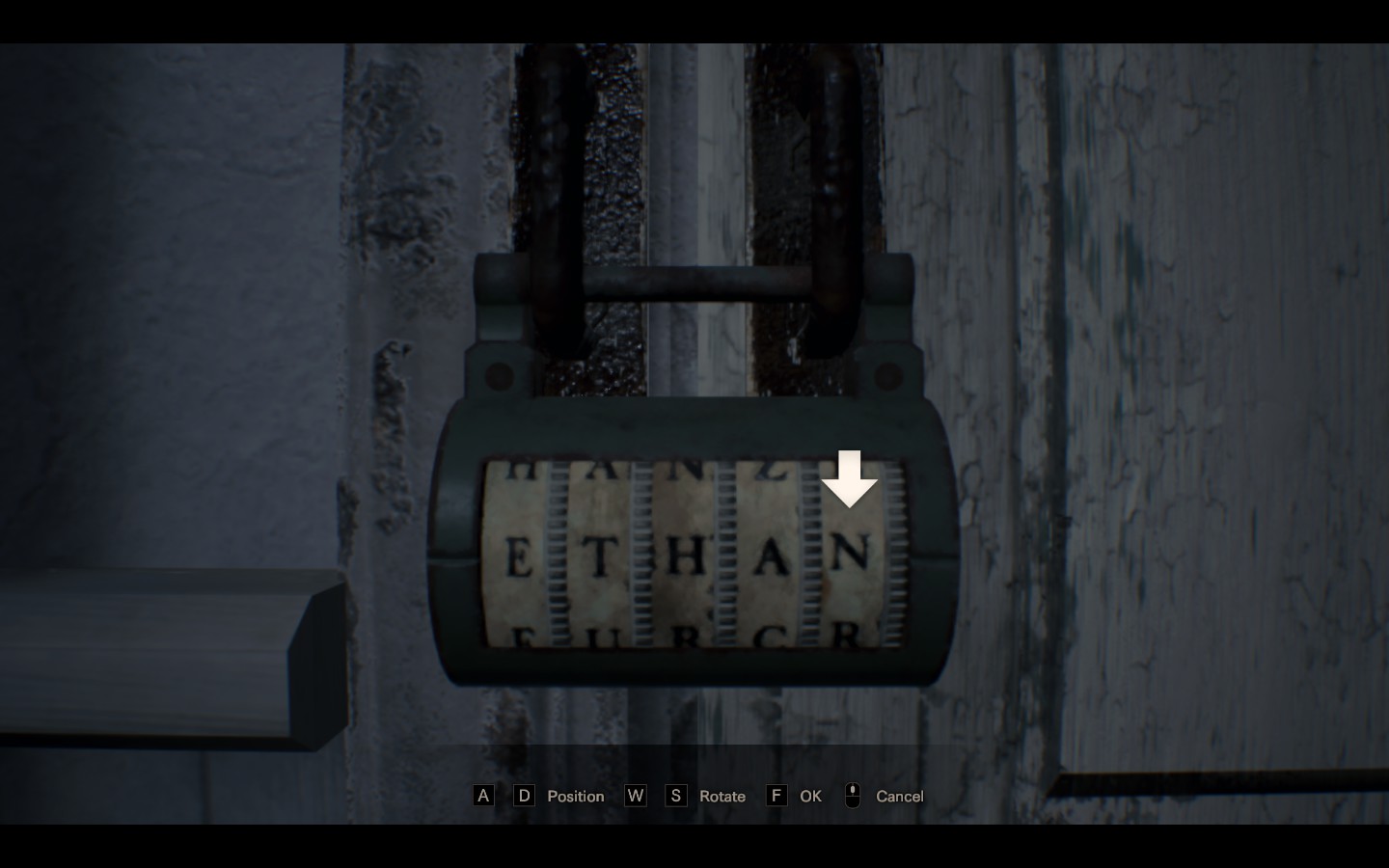Click the Rotate label
This screenshot has width=1389, height=868.
pos(722,796)
